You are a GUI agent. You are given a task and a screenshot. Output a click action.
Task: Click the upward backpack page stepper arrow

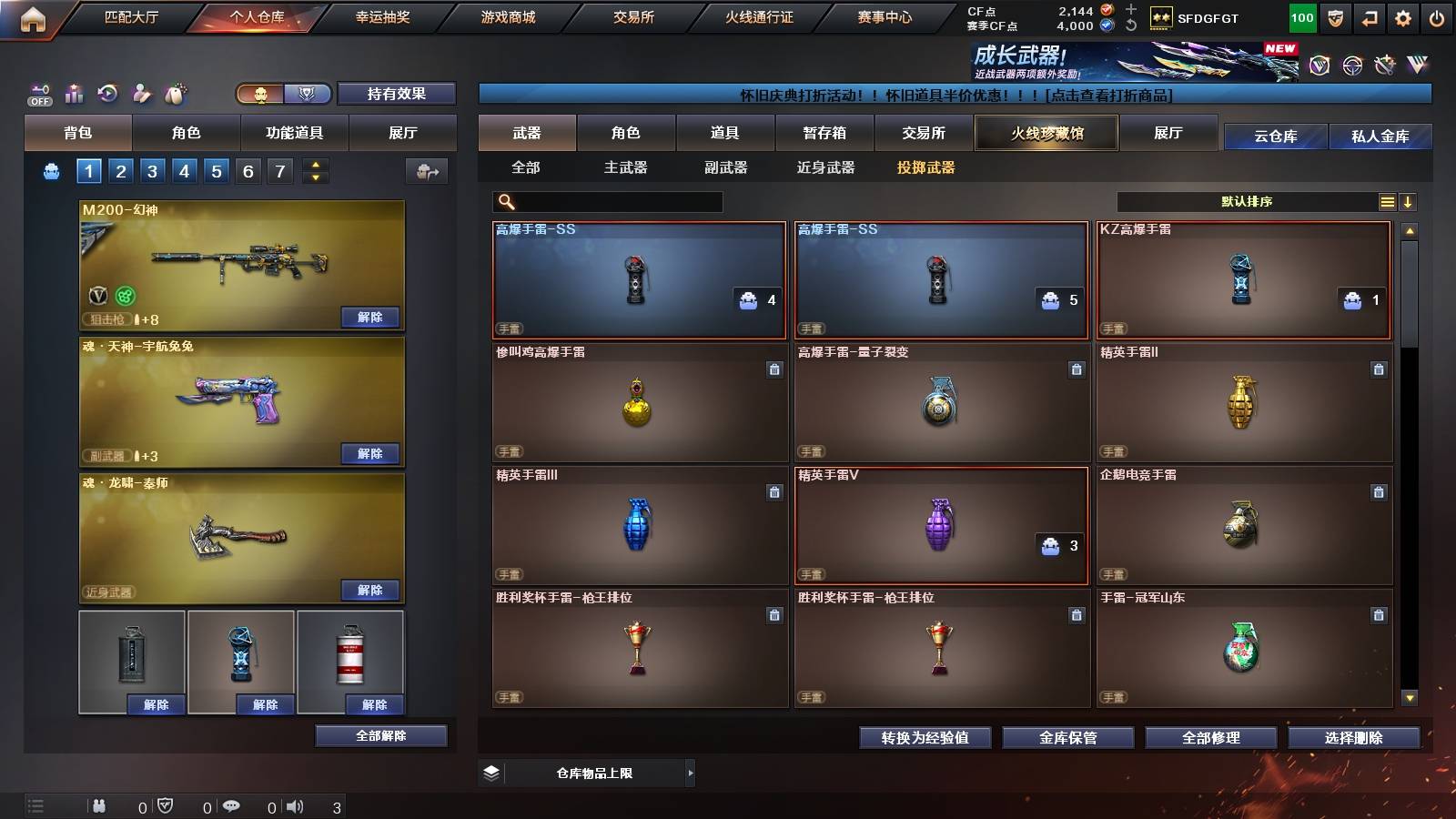click(314, 164)
